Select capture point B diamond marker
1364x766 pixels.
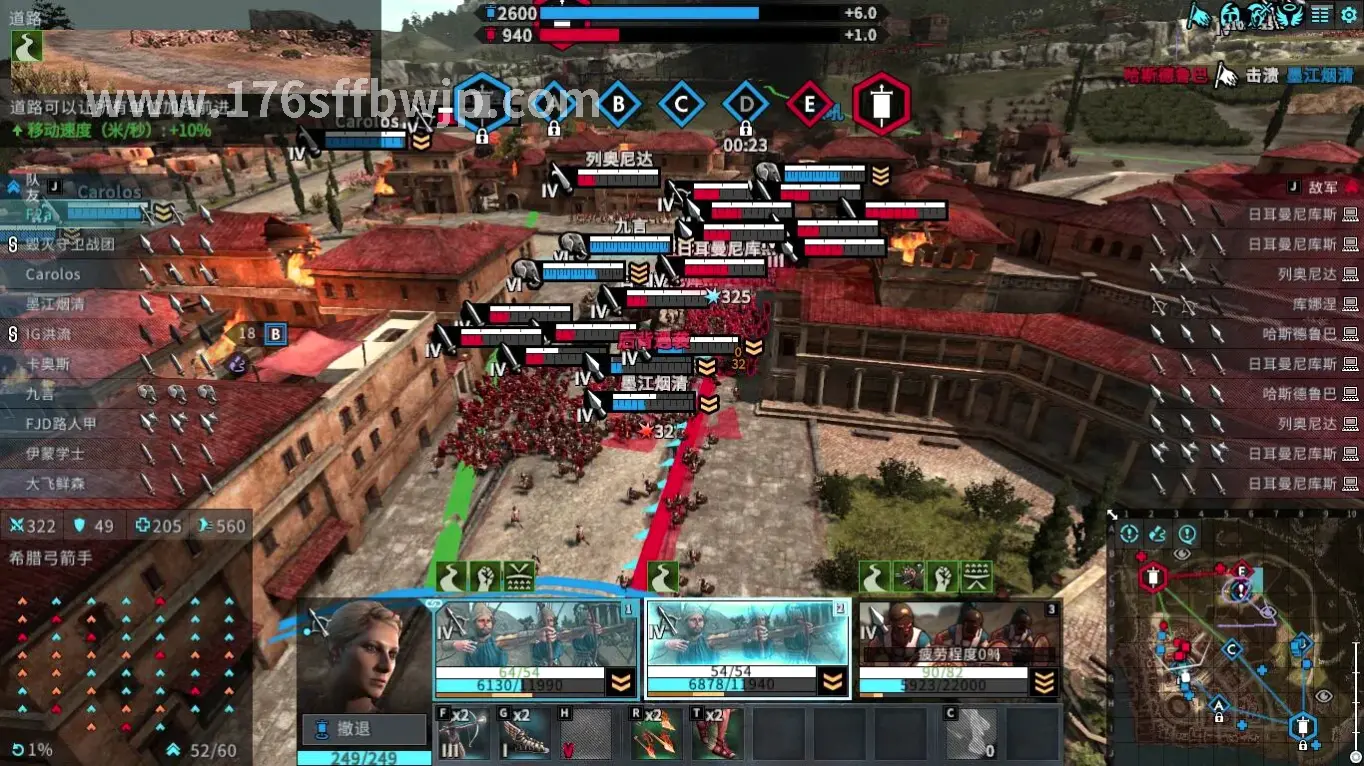(x=618, y=104)
